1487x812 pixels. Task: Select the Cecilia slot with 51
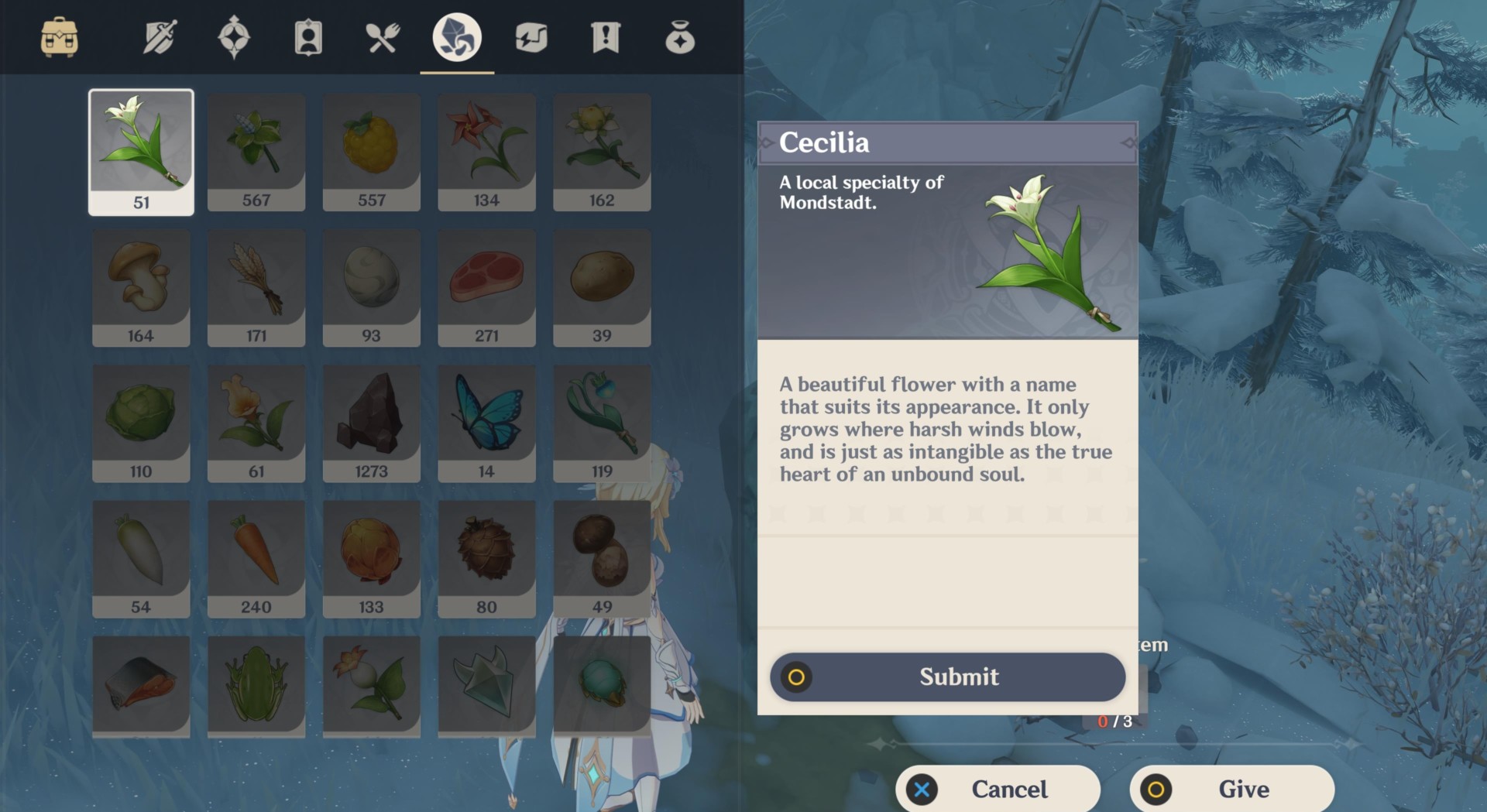[x=141, y=152]
